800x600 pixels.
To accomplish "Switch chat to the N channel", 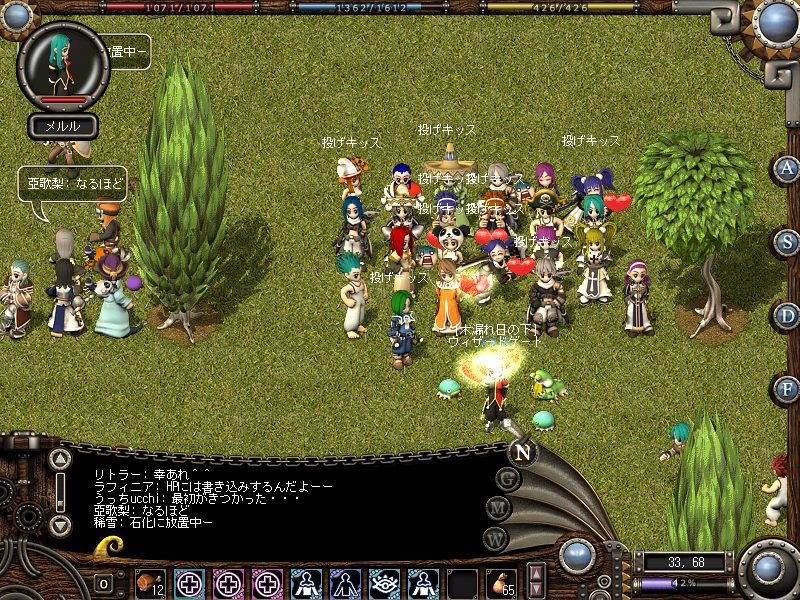I will [522, 452].
